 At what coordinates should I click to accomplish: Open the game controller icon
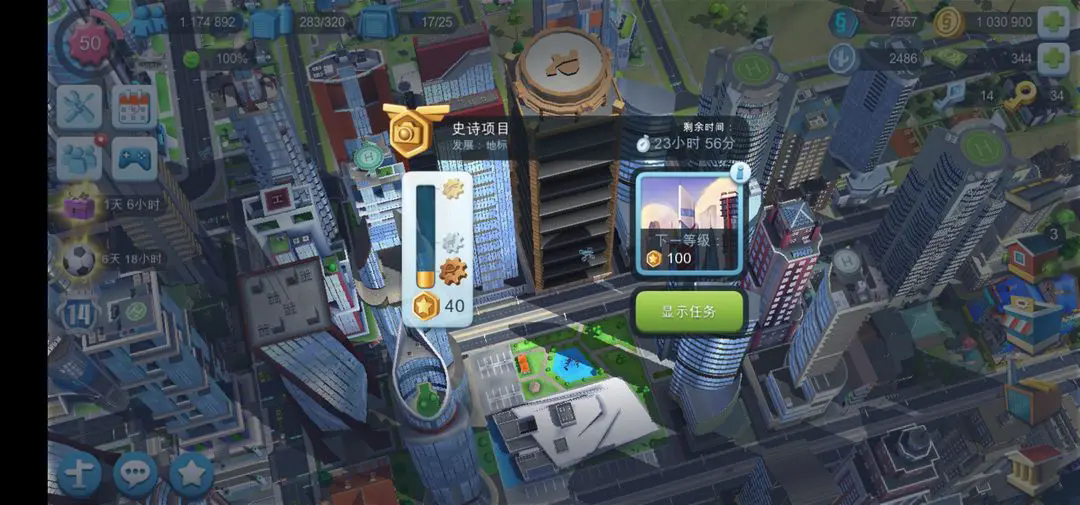pyautogui.click(x=132, y=157)
